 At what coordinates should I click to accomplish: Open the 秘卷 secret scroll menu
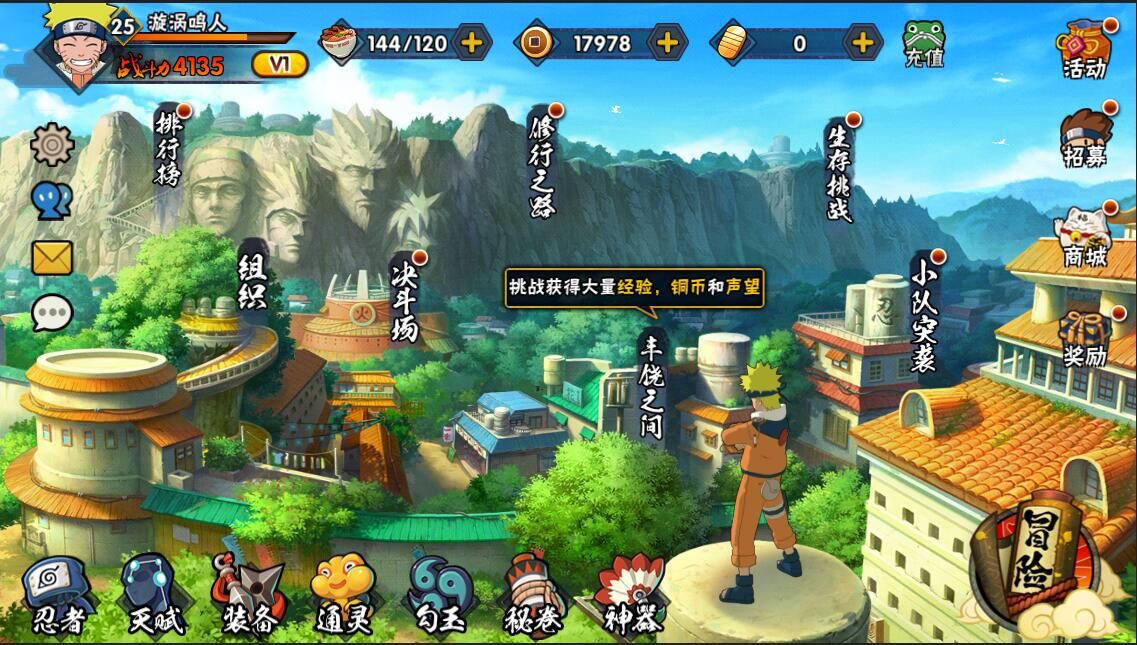pos(533,595)
